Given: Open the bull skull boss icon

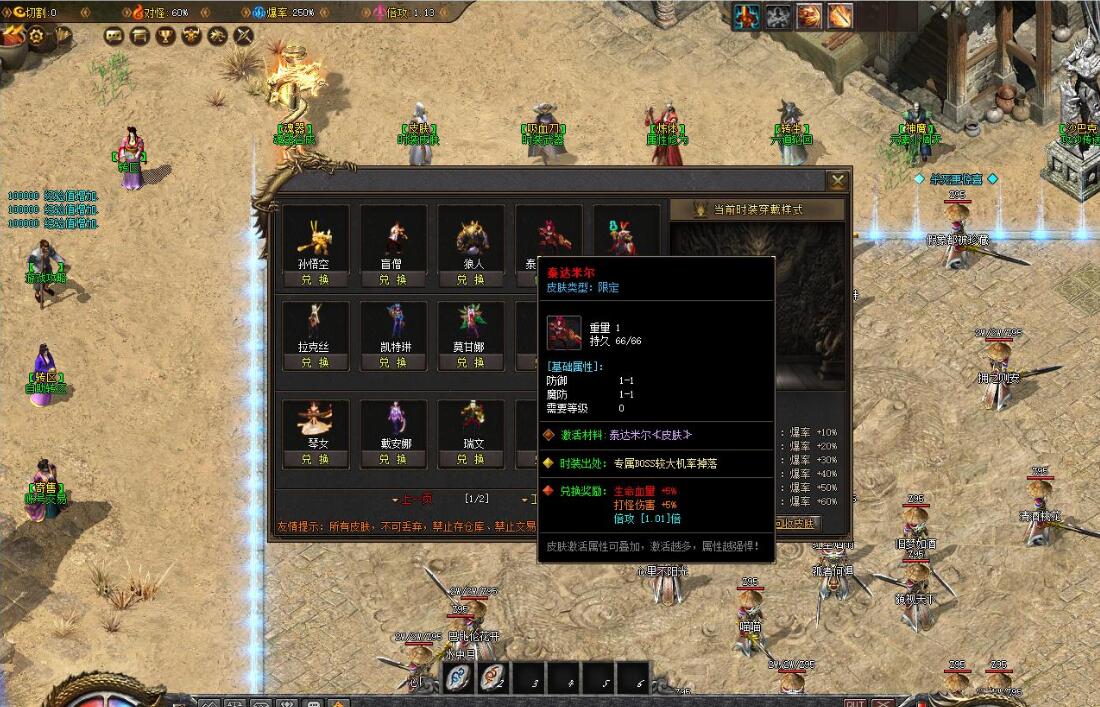Looking at the screenshot, I should [191, 36].
